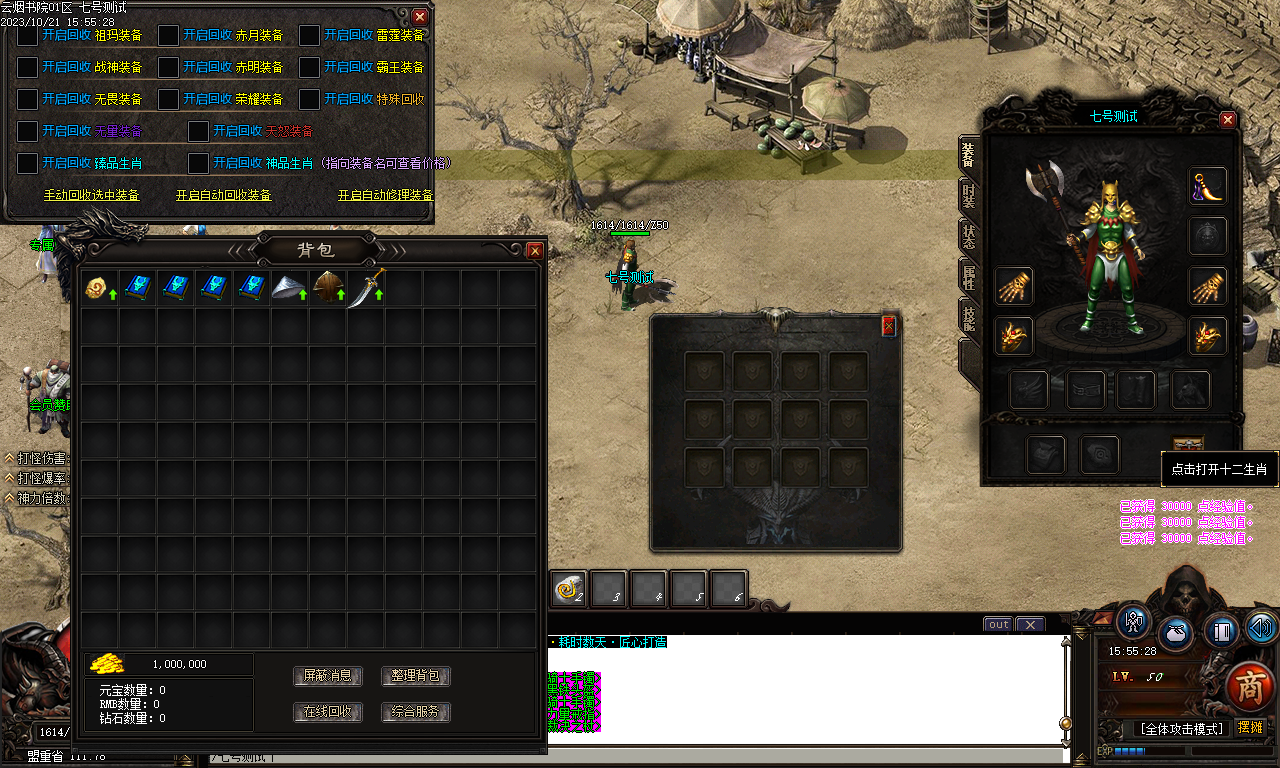Click the necklace slot in the character panel
Viewport: 1280px width, 768px height.
pyautogui.click(x=1207, y=186)
